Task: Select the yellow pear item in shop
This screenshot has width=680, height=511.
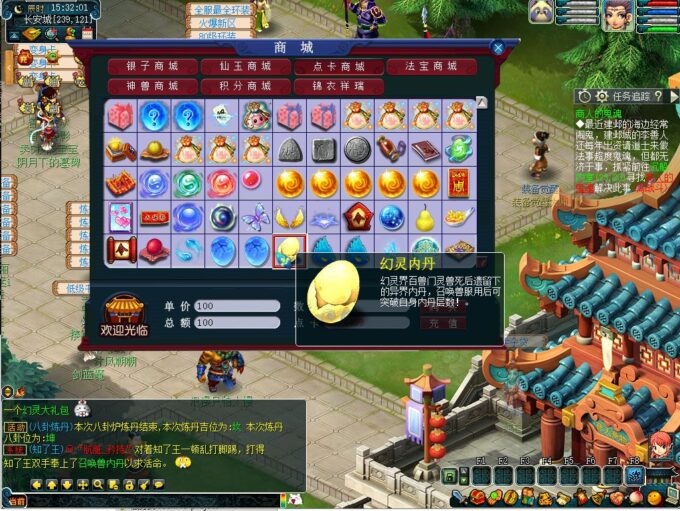Action: (426, 217)
